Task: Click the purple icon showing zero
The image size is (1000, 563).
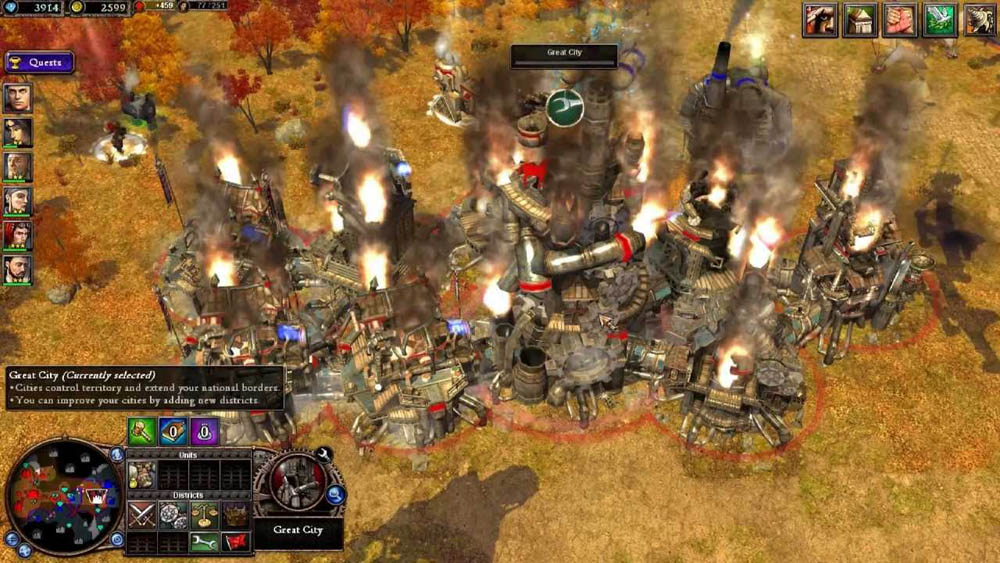Action: point(203,431)
